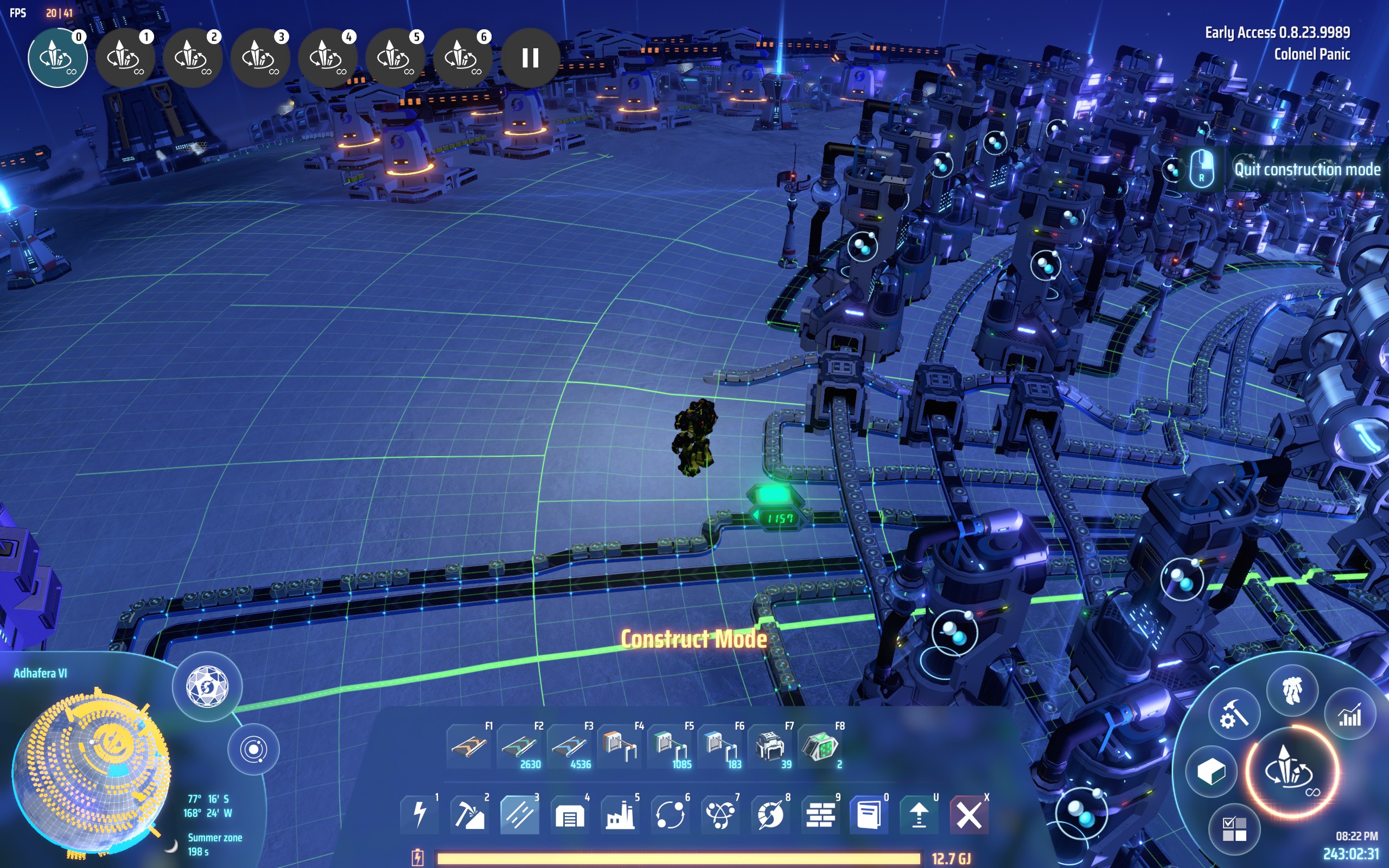Select the orange conveyor belt in F1 slot
This screenshot has width=1389, height=868.
tap(469, 747)
